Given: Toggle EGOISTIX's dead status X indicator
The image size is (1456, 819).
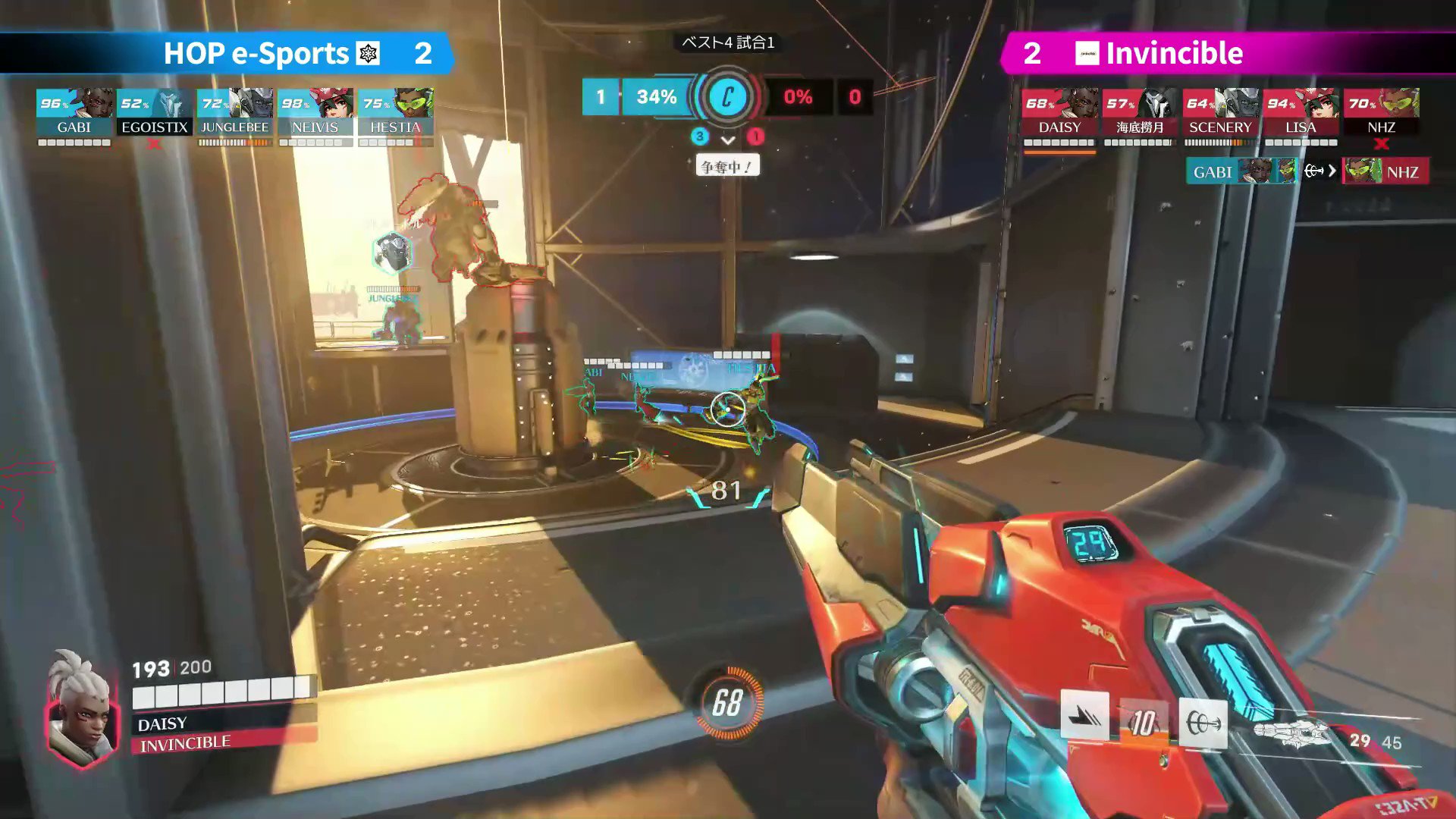Looking at the screenshot, I should click(x=154, y=141).
